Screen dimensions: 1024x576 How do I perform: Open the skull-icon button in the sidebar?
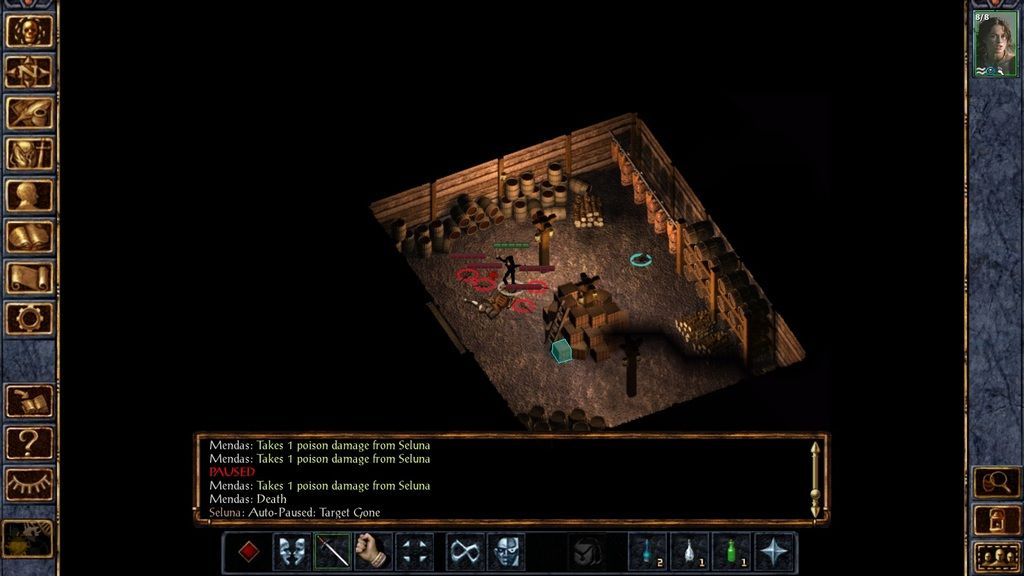tap(29, 30)
